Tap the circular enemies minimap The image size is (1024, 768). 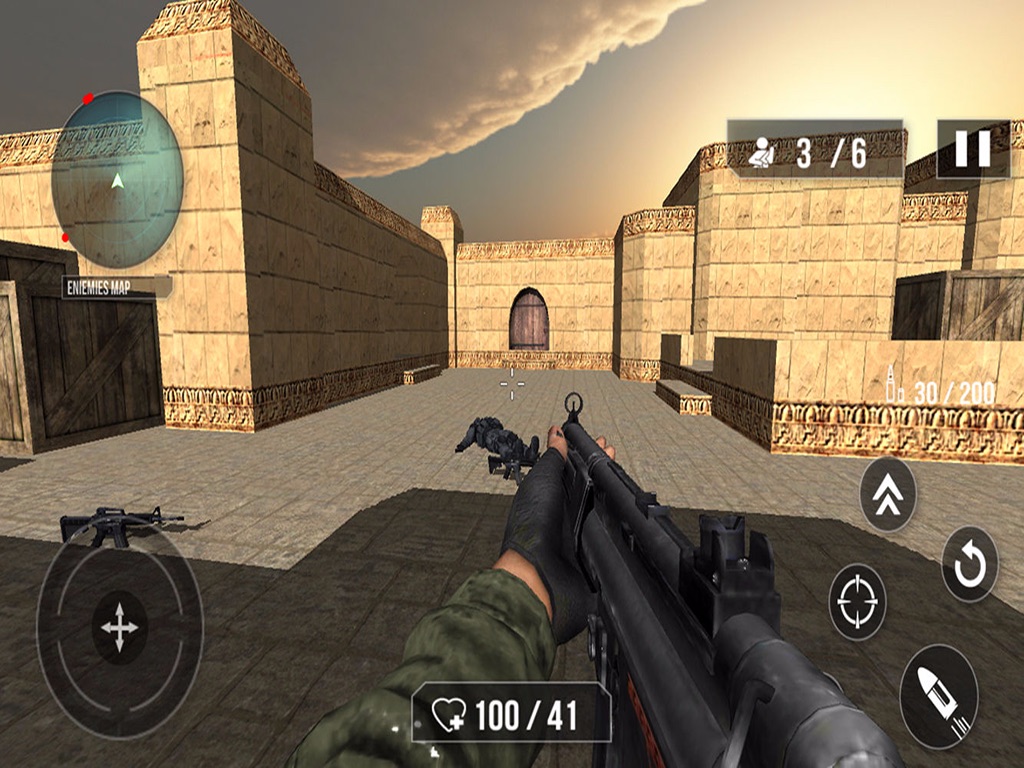click(118, 181)
